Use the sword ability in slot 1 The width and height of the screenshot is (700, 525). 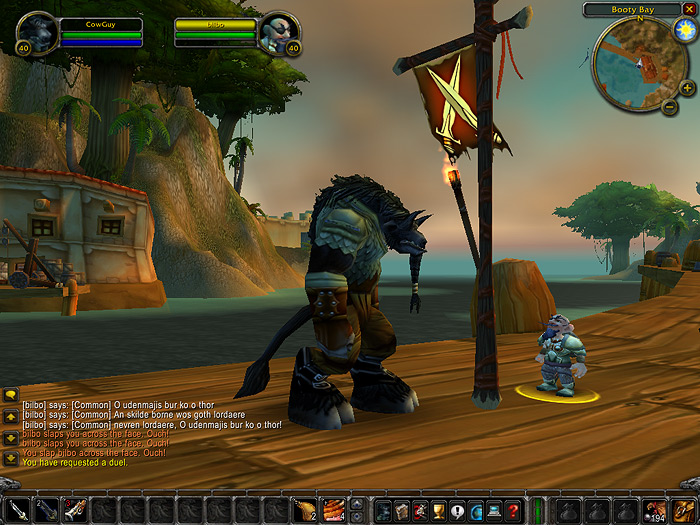(18, 510)
